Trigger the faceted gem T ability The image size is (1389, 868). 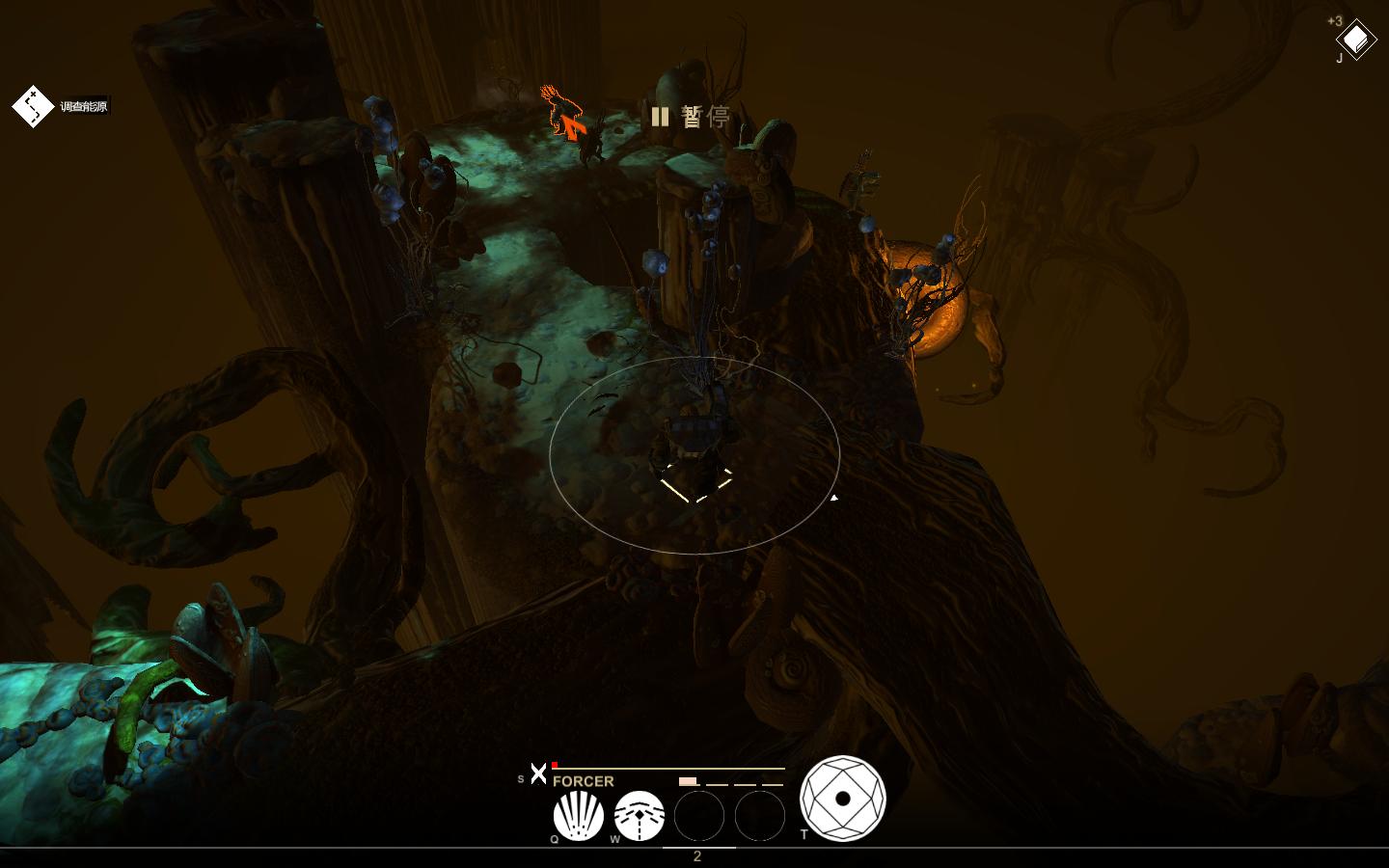pyautogui.click(x=842, y=799)
